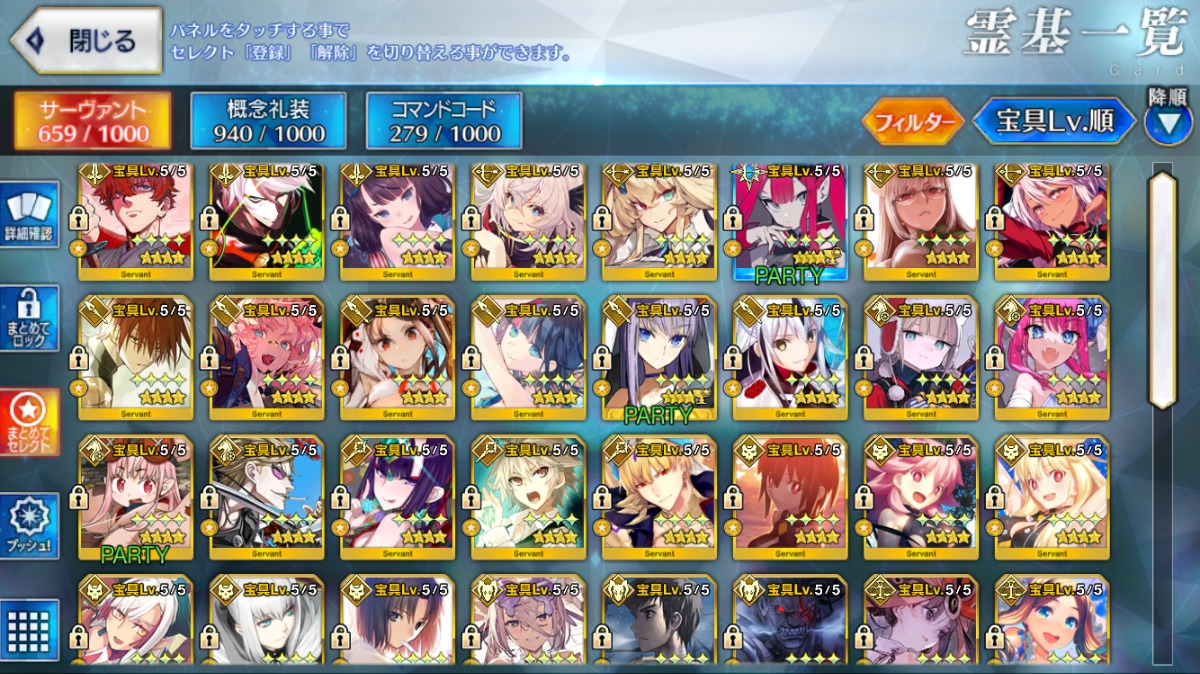The height and width of the screenshot is (674, 1200).
Task: Switch the grid layout view icon
Action: (x=31, y=629)
